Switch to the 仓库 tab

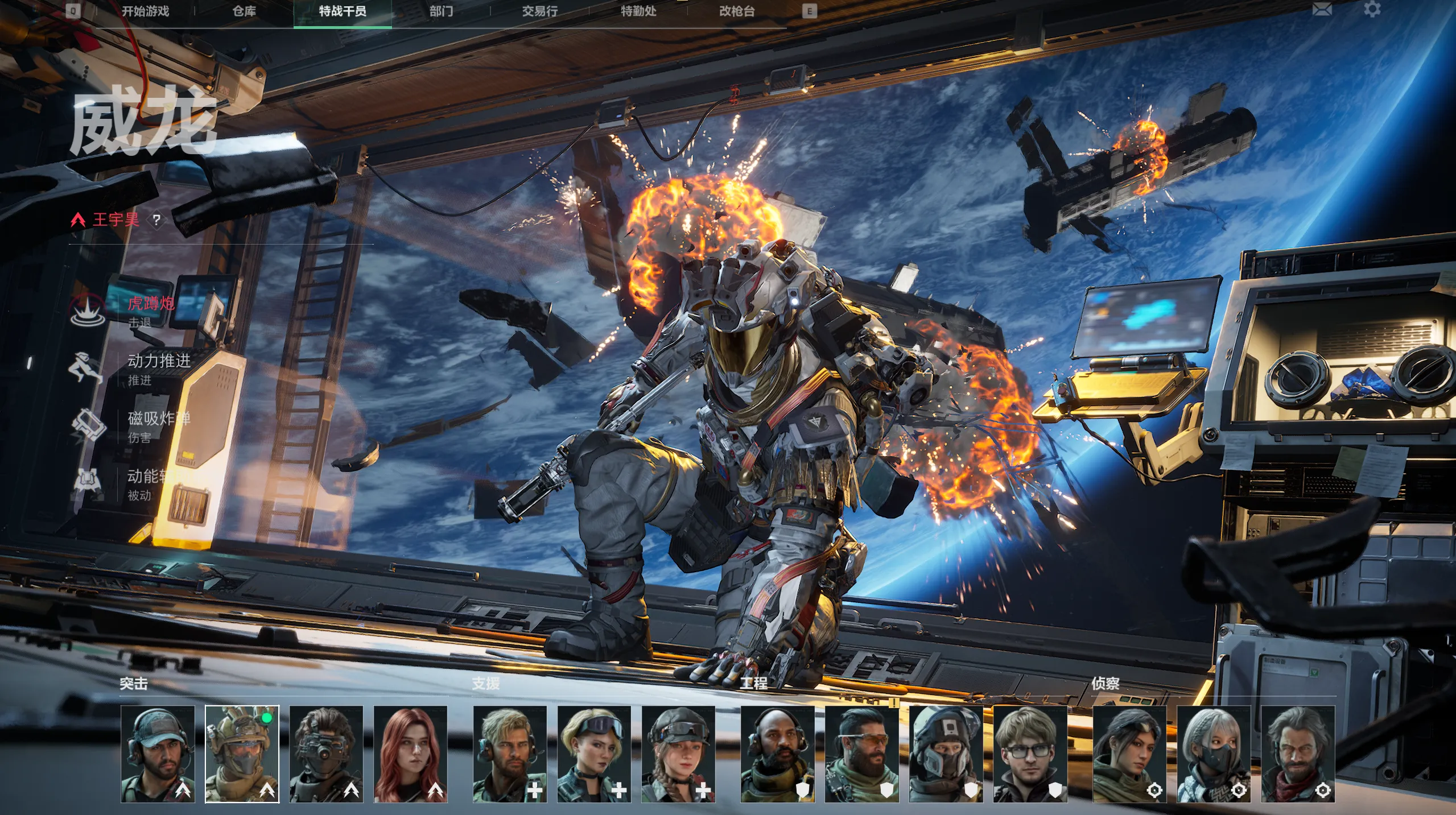click(x=244, y=11)
